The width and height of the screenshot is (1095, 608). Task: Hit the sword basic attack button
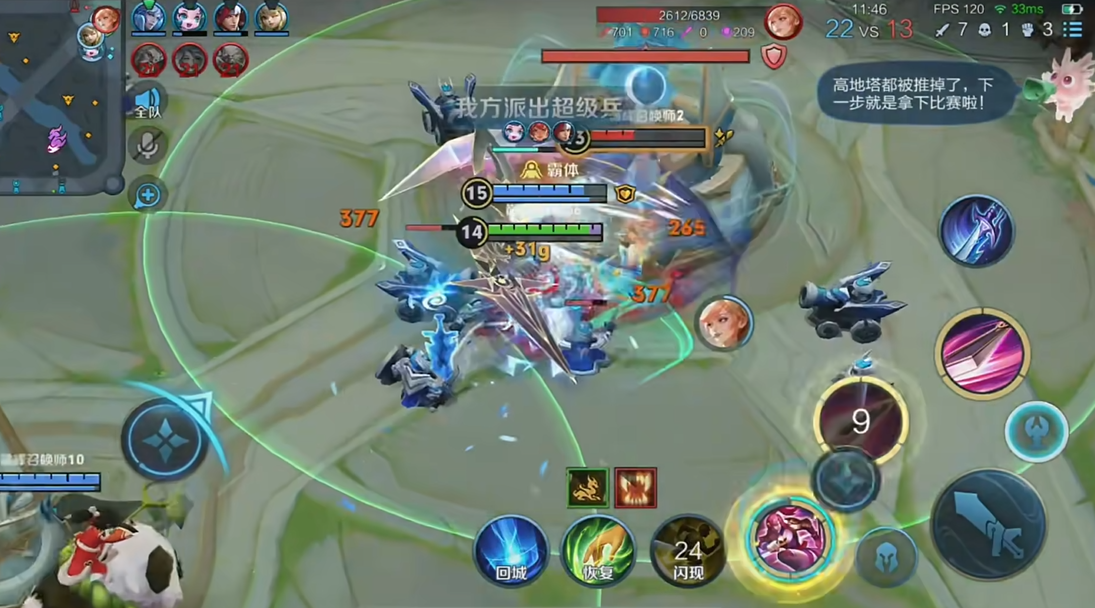[988, 524]
